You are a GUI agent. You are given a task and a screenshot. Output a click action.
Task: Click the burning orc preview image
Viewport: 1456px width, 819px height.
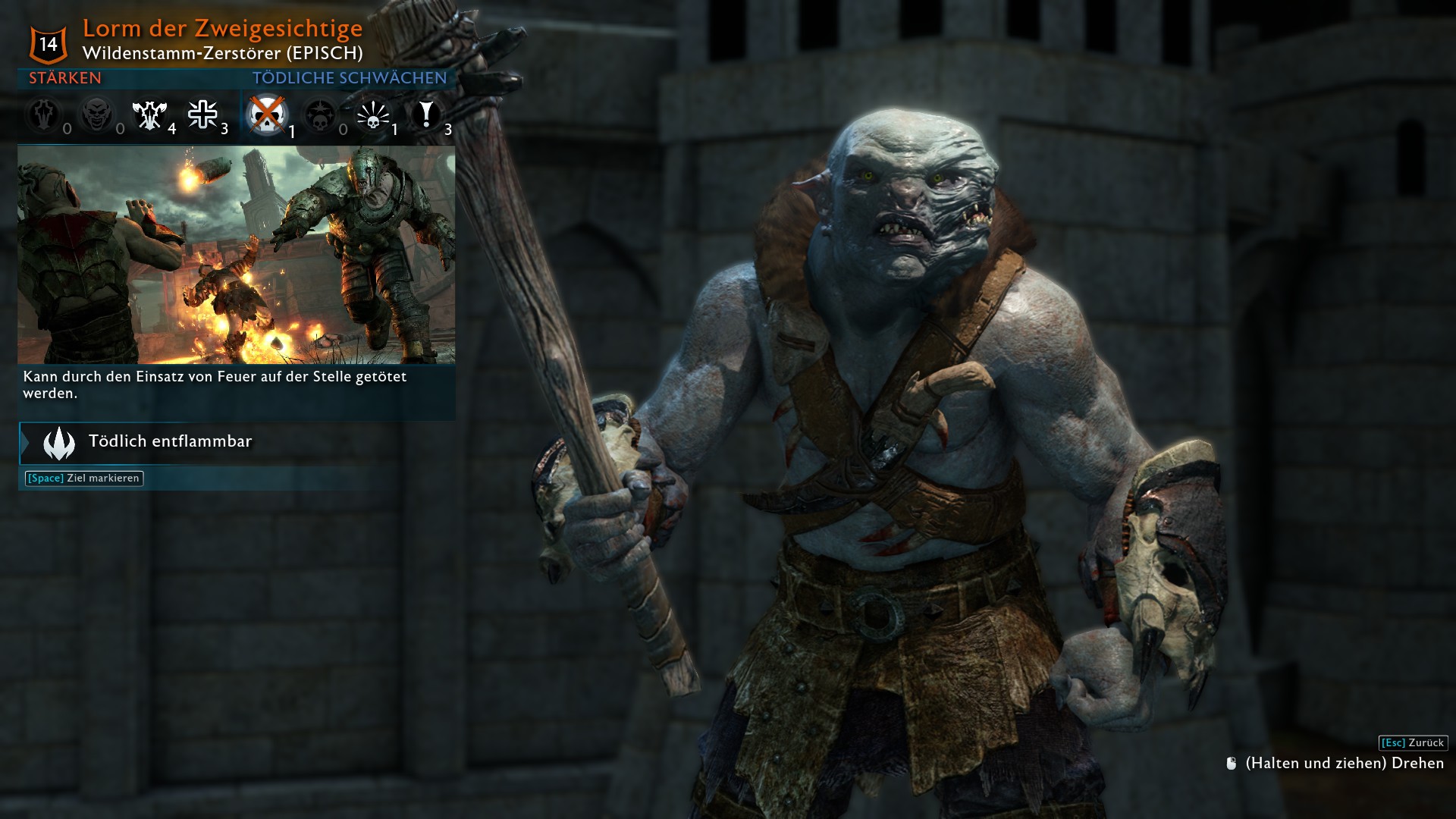(236, 255)
